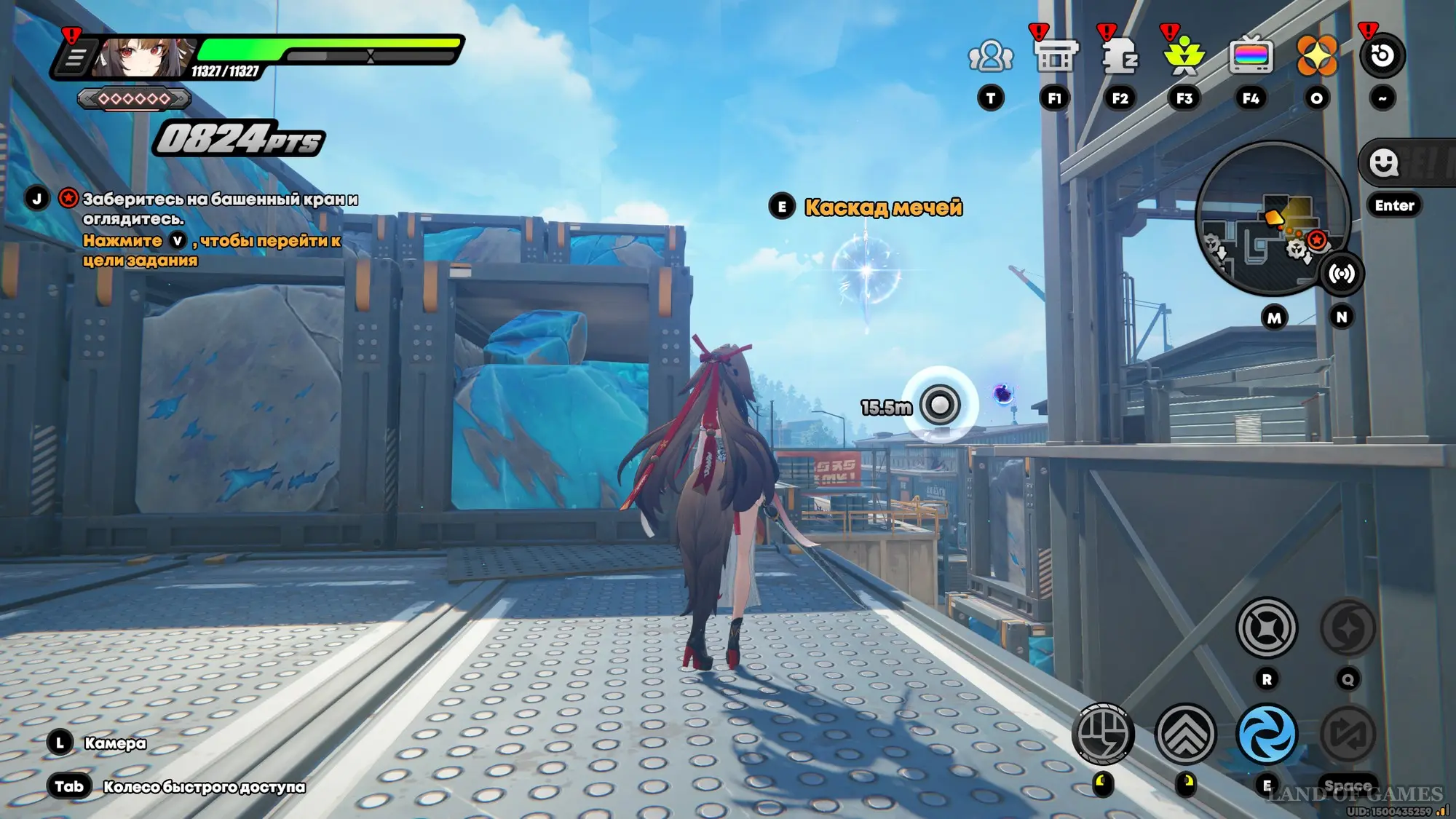Open the rainbow television icon
Image resolution: width=1456 pixels, height=819 pixels.
pyautogui.click(x=1251, y=56)
